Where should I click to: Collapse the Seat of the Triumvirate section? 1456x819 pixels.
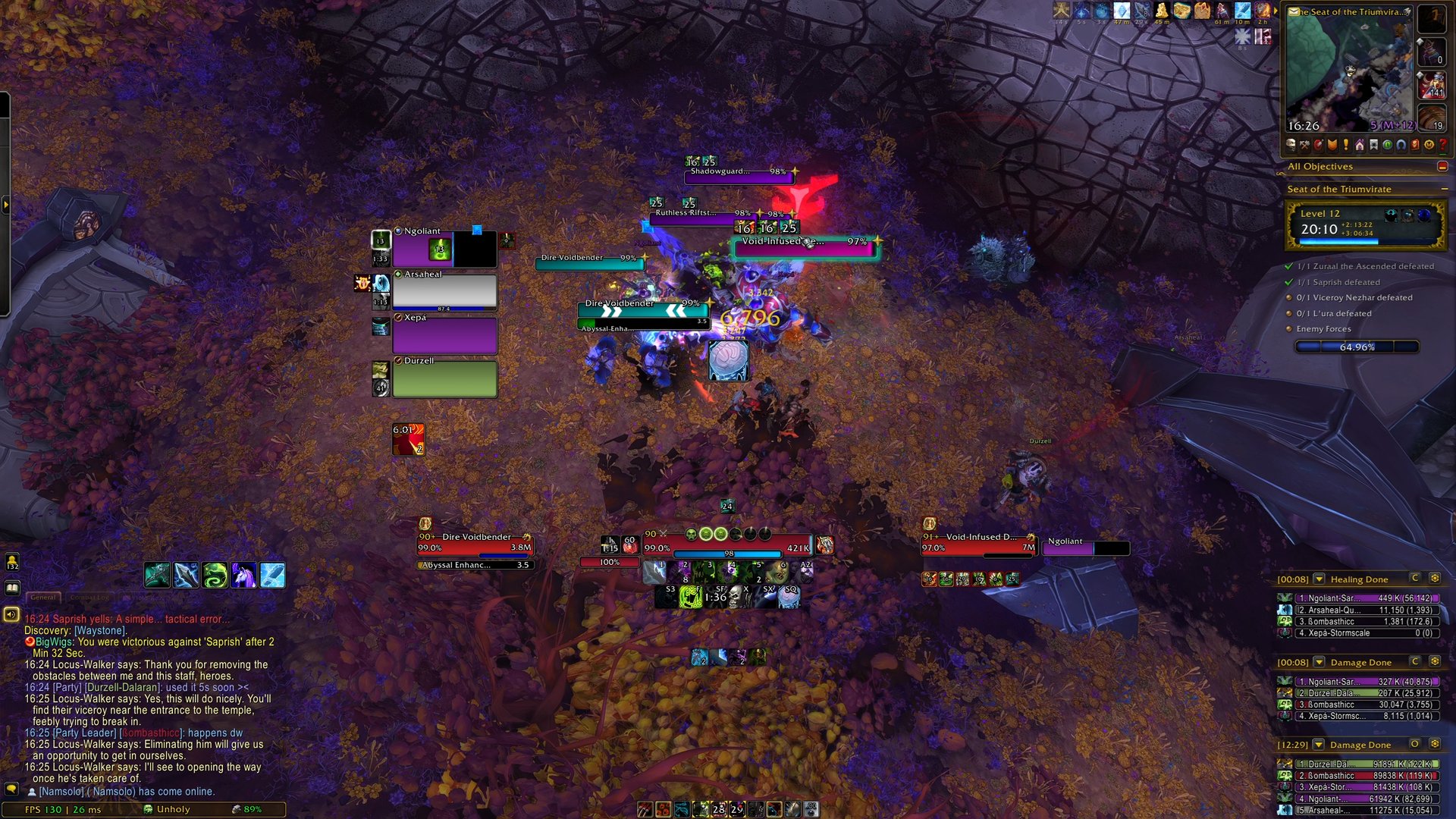1444,190
